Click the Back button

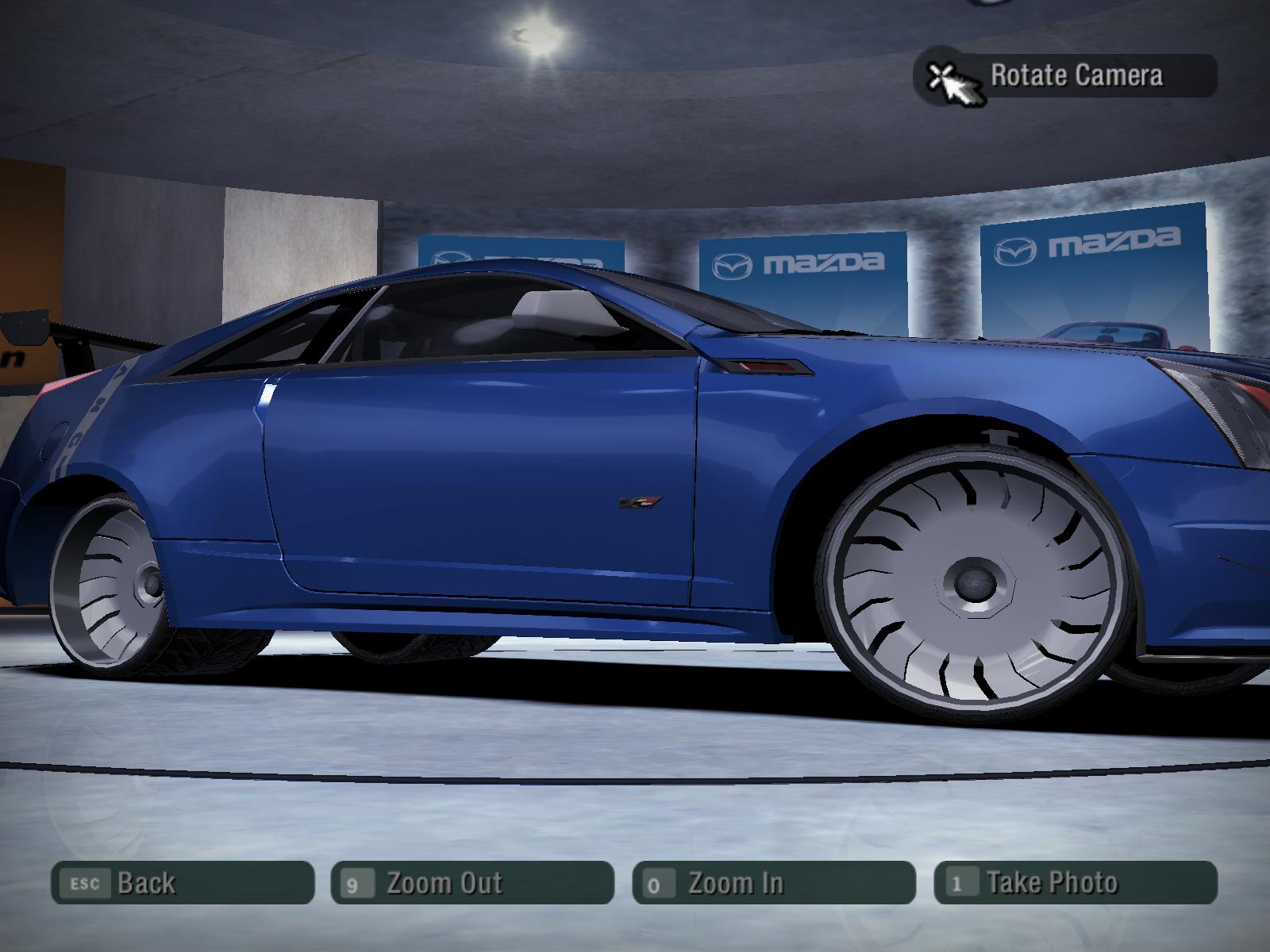tap(183, 882)
